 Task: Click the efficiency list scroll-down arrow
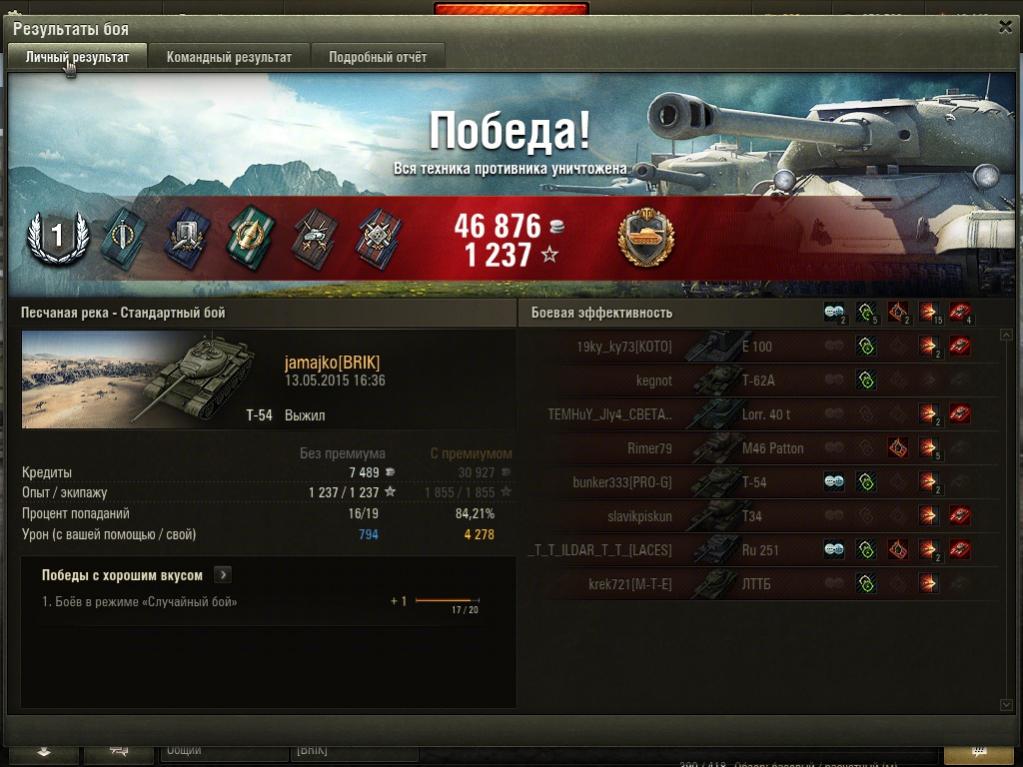[x=1006, y=705]
